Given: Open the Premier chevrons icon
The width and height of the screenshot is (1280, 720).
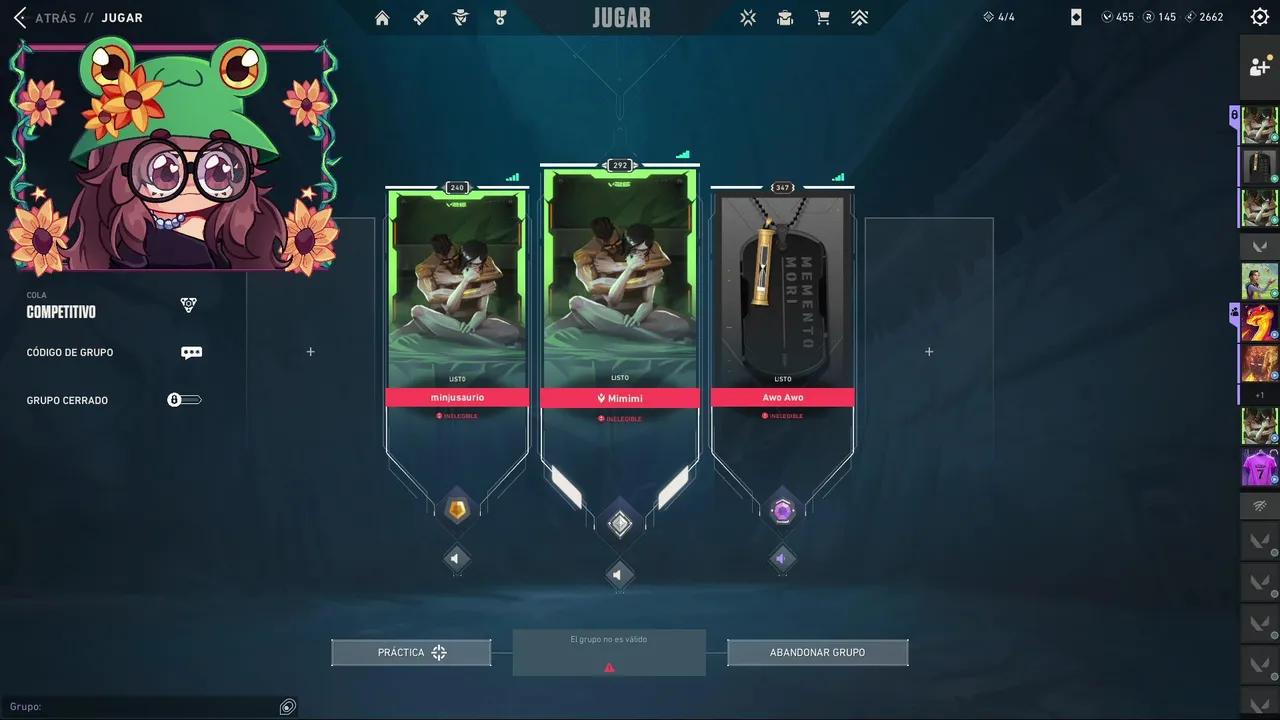Looking at the screenshot, I should (859, 17).
